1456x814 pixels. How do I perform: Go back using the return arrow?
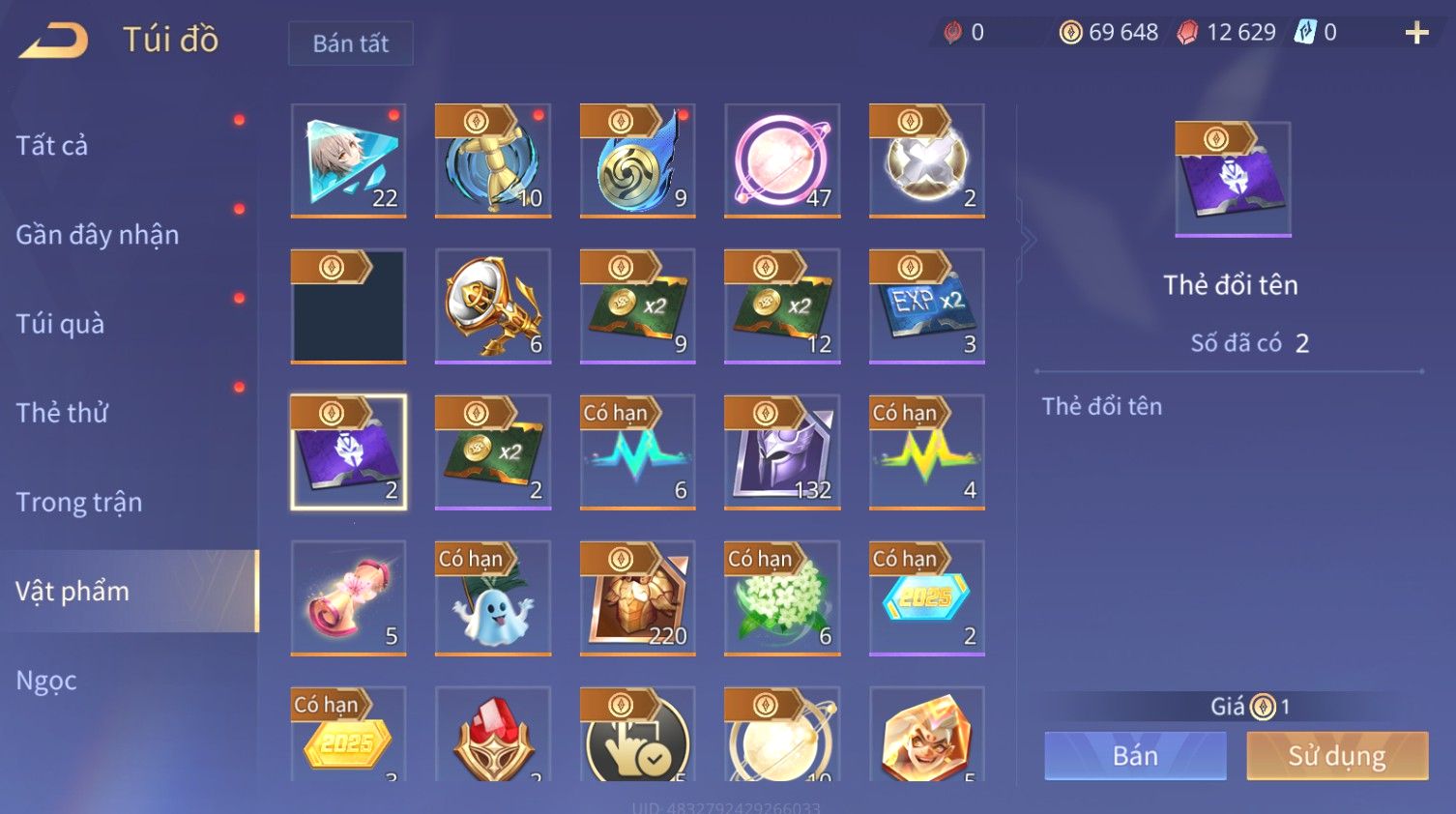pyautogui.click(x=54, y=41)
